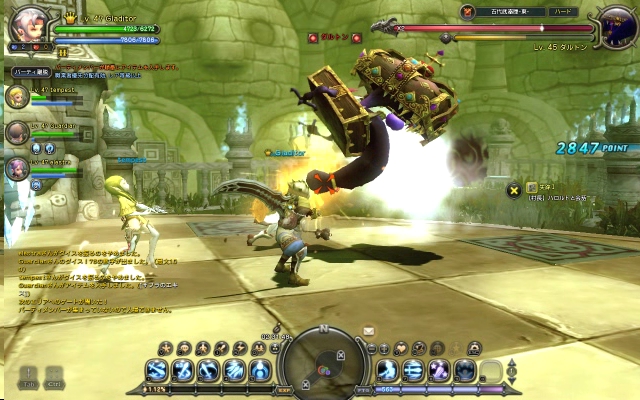
Task: Activate the purple star skill in the right hotbar
Action: click(438, 370)
